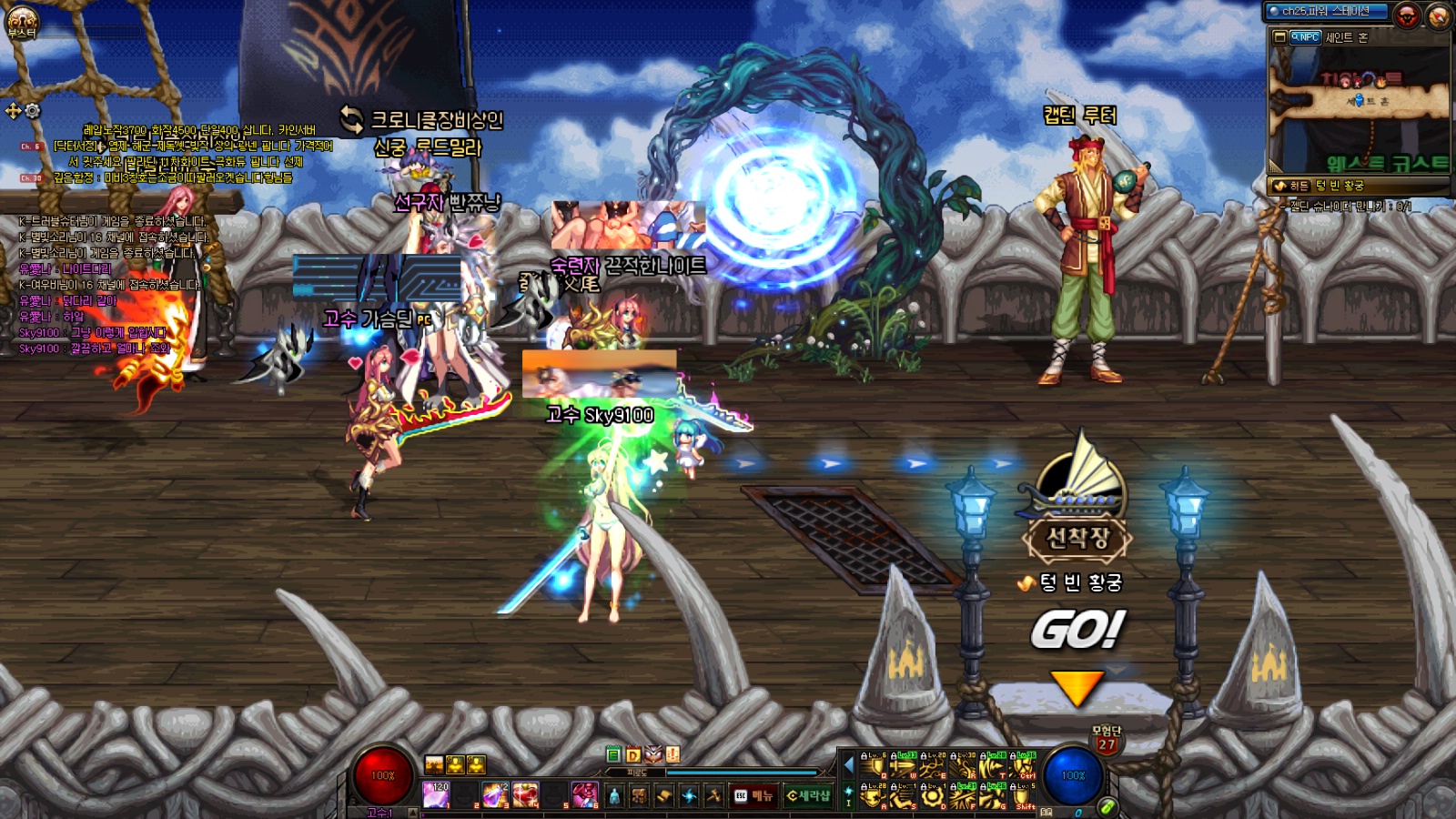Screen dimensions: 1456x819
Task: Use the heart potion in quick slot 4
Action: click(x=525, y=795)
